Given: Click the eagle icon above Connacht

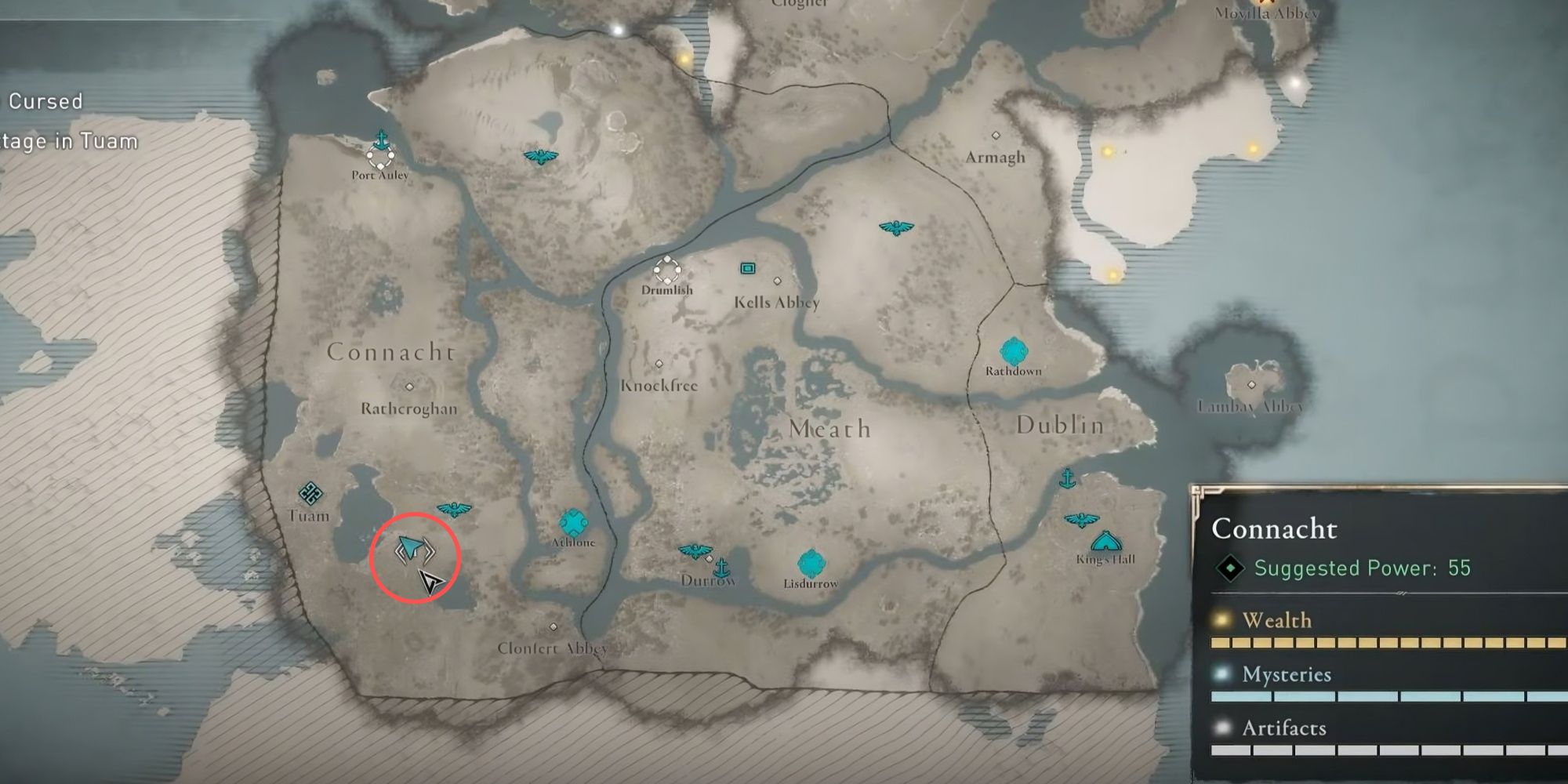Looking at the screenshot, I should coord(539,155).
